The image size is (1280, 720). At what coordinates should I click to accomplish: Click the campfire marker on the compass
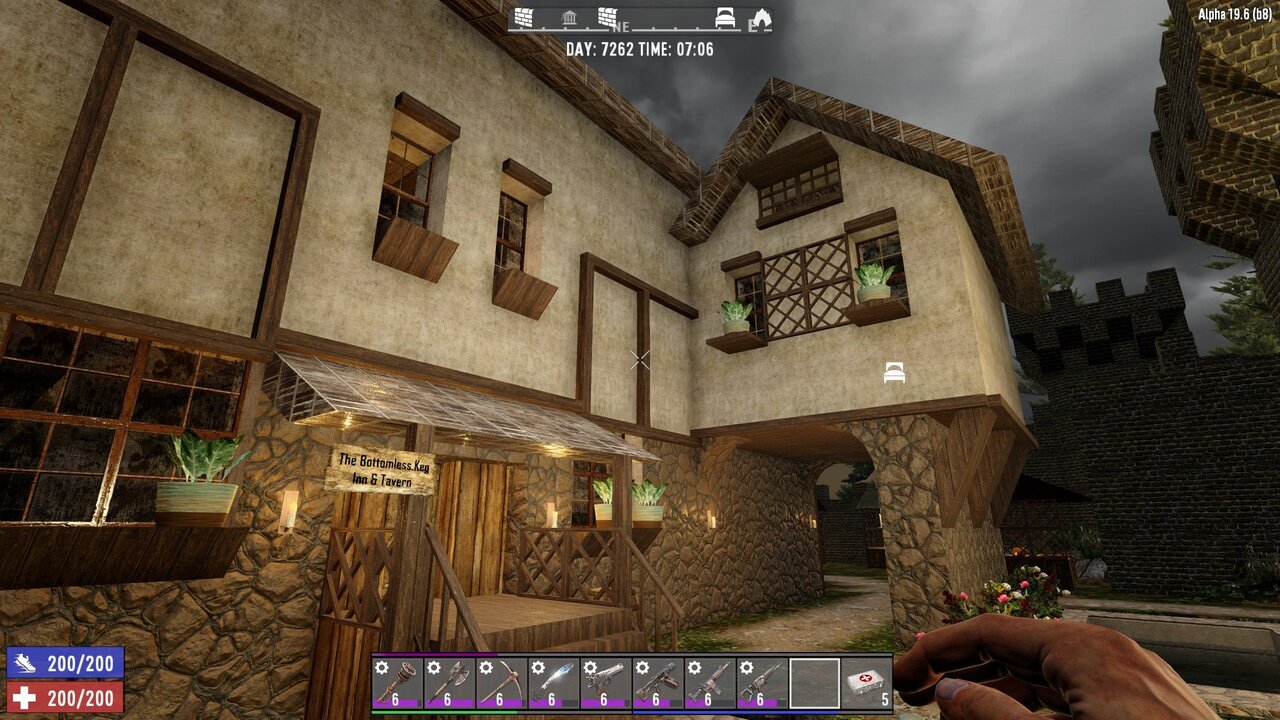[x=762, y=18]
